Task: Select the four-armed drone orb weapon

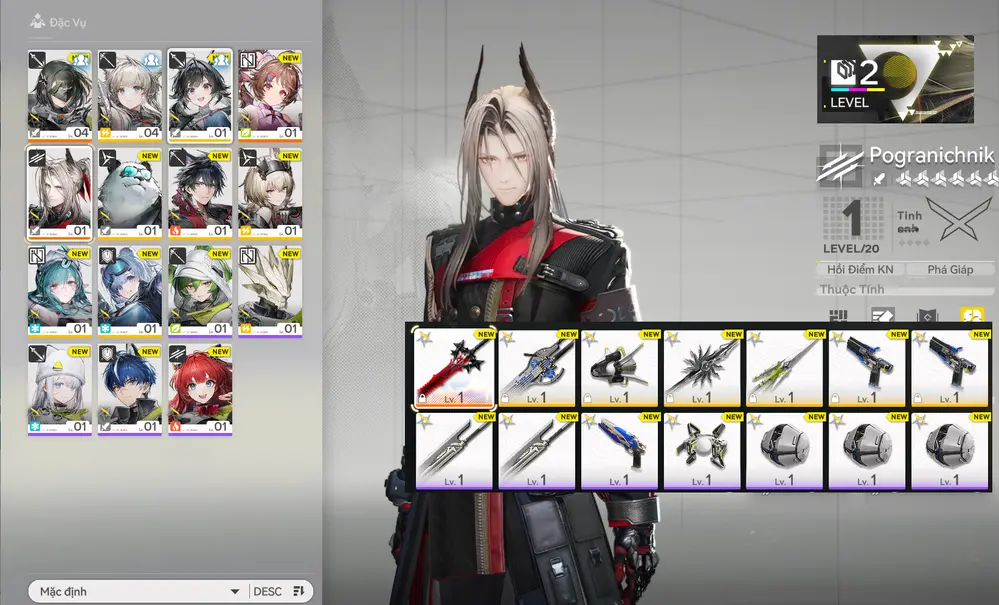Action: [704, 450]
